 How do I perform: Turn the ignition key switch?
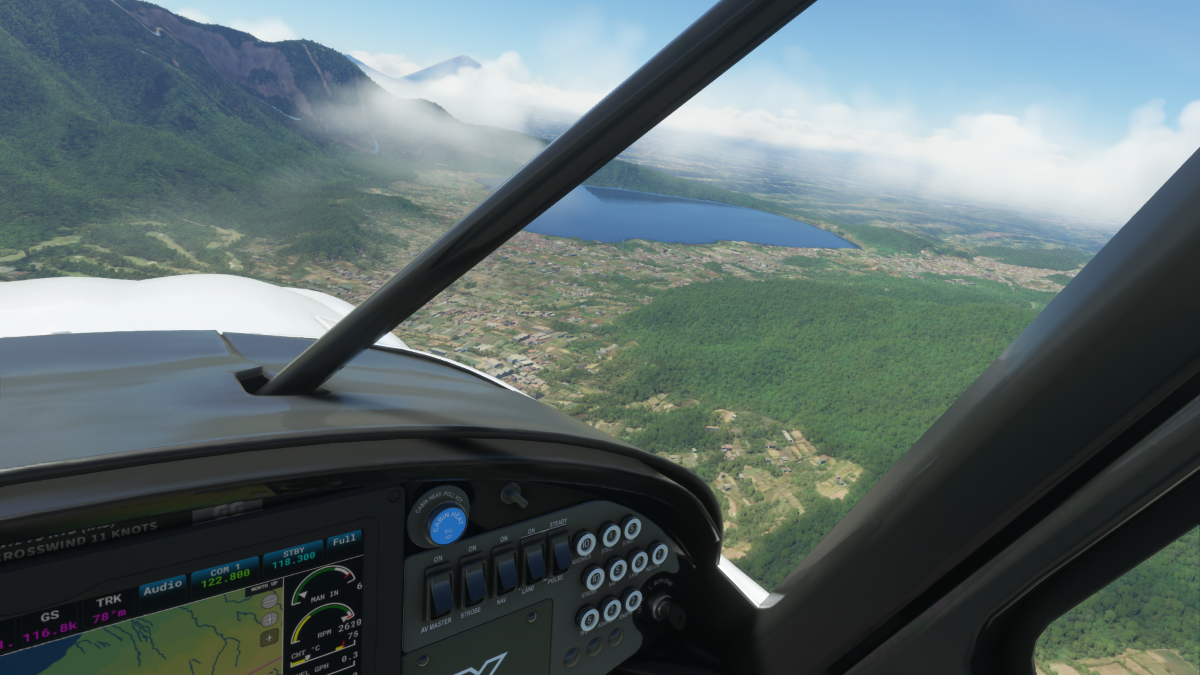(665, 608)
